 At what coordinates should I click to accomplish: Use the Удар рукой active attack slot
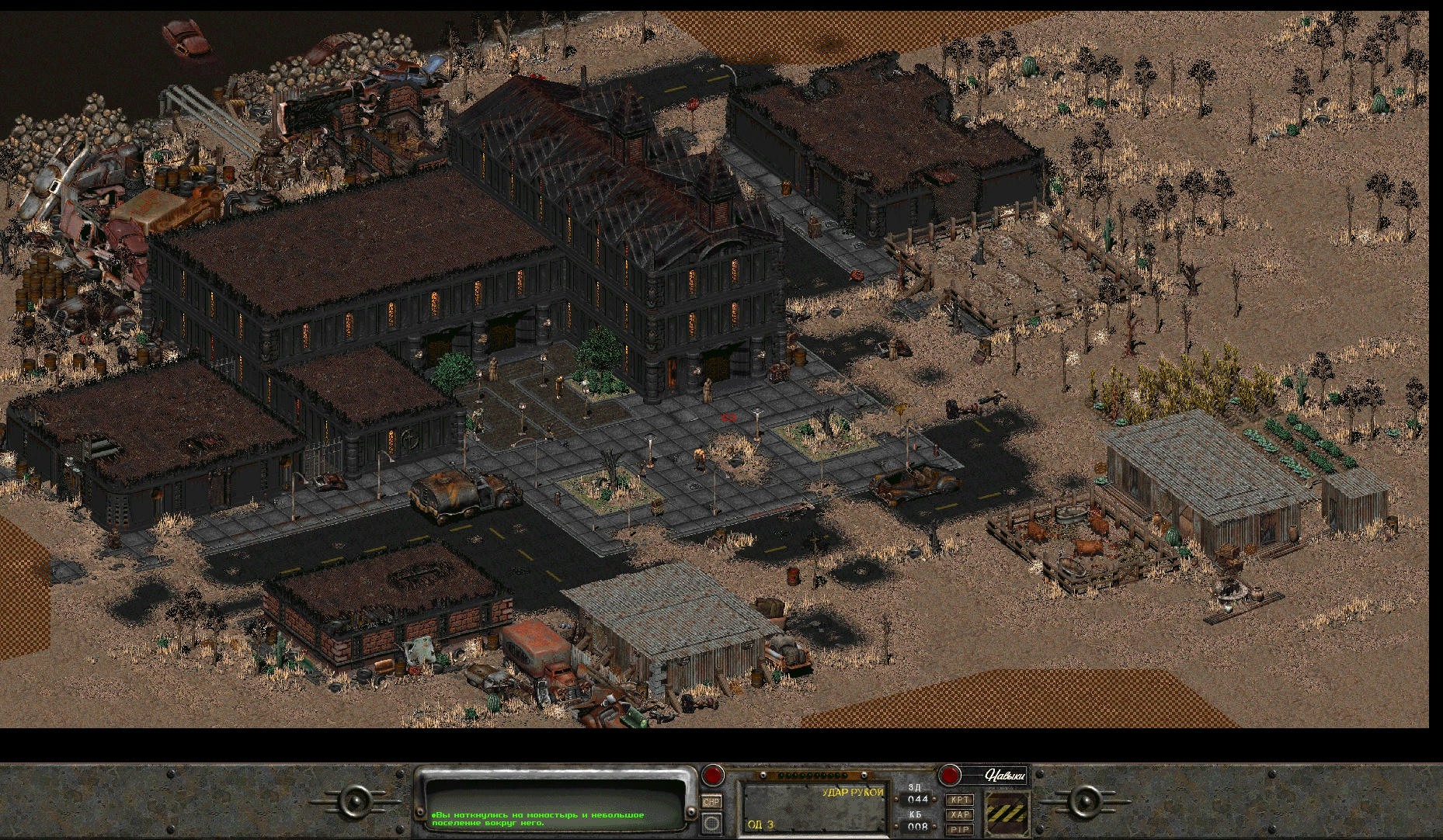click(814, 807)
